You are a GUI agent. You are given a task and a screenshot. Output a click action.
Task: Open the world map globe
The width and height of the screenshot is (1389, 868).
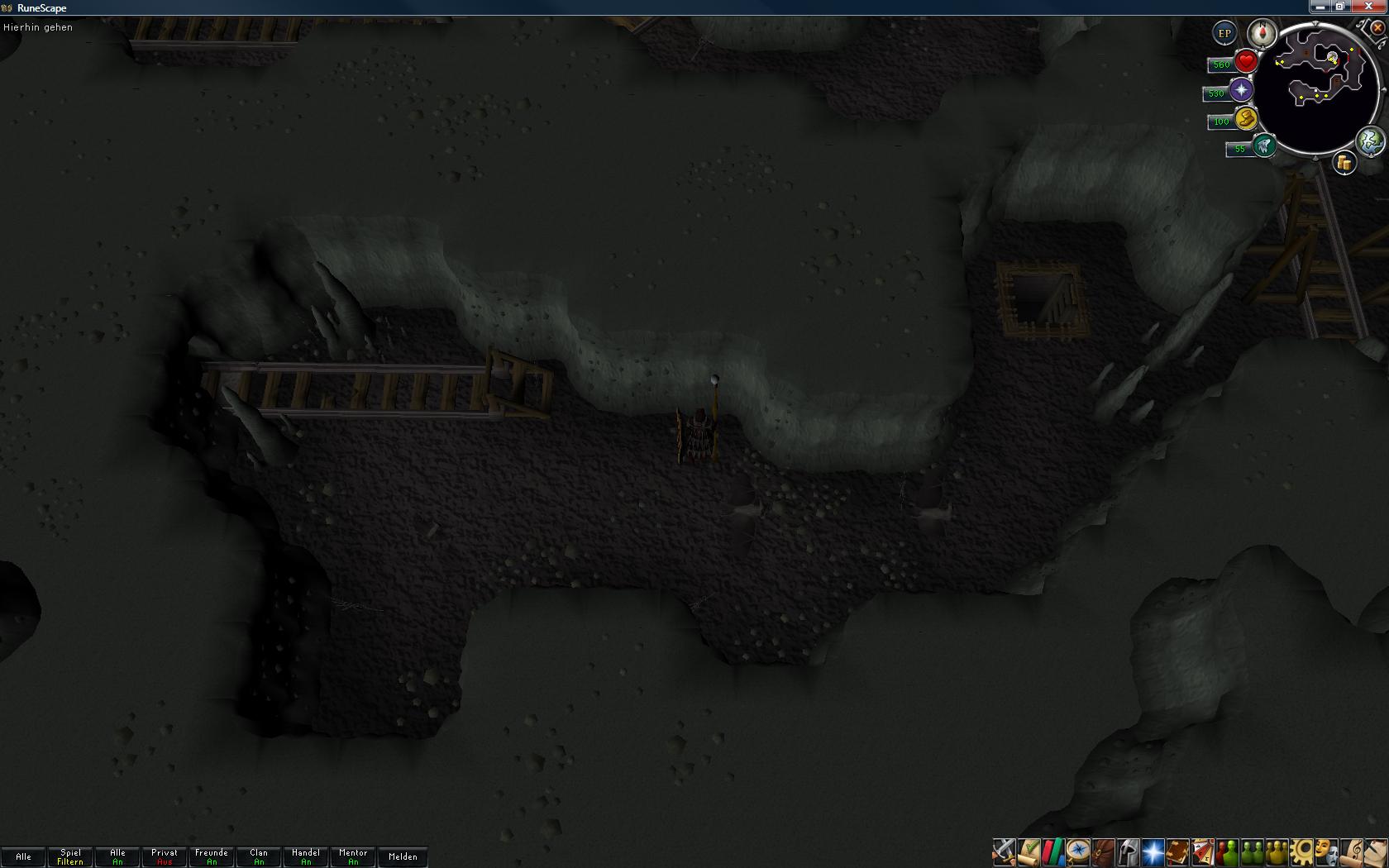tap(1370, 141)
